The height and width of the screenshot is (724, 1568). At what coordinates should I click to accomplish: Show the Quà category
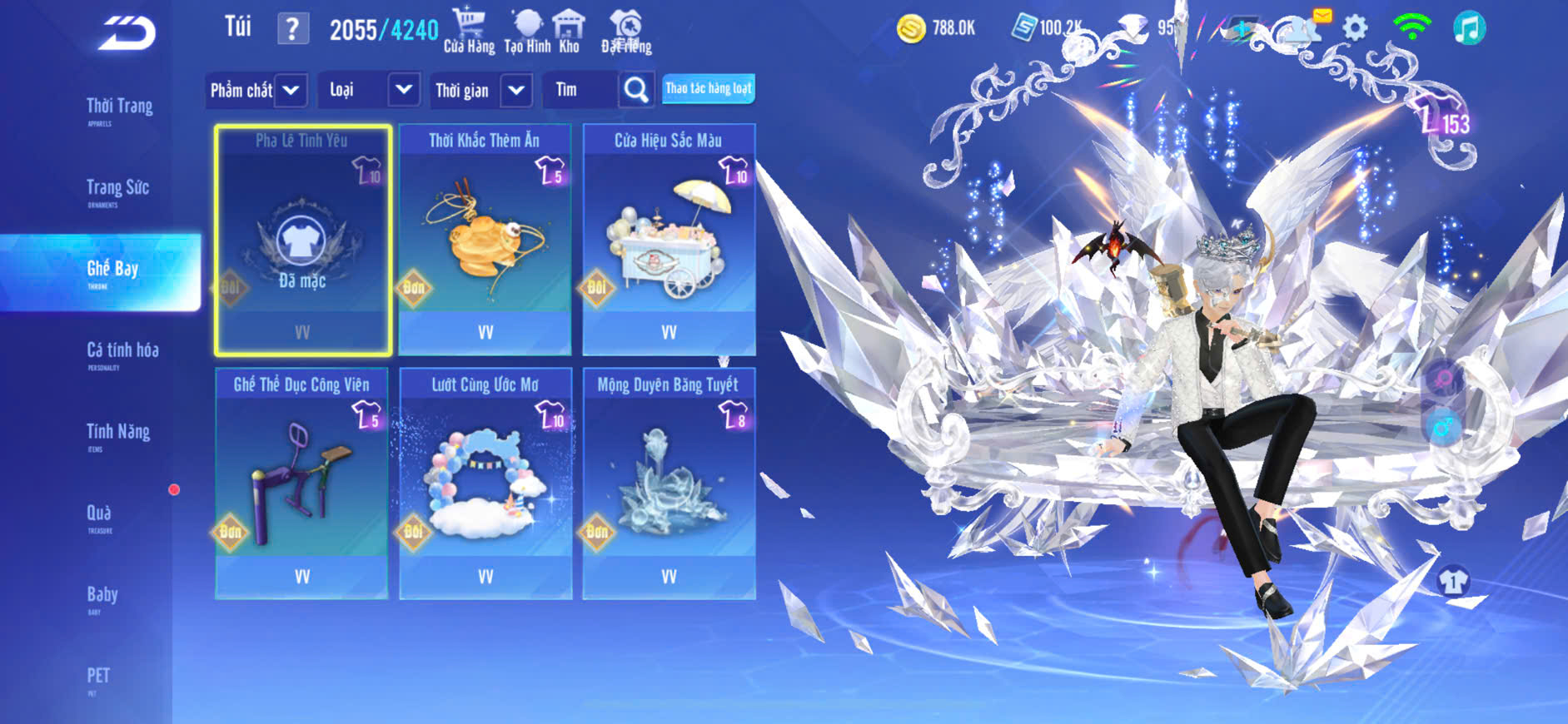click(99, 514)
